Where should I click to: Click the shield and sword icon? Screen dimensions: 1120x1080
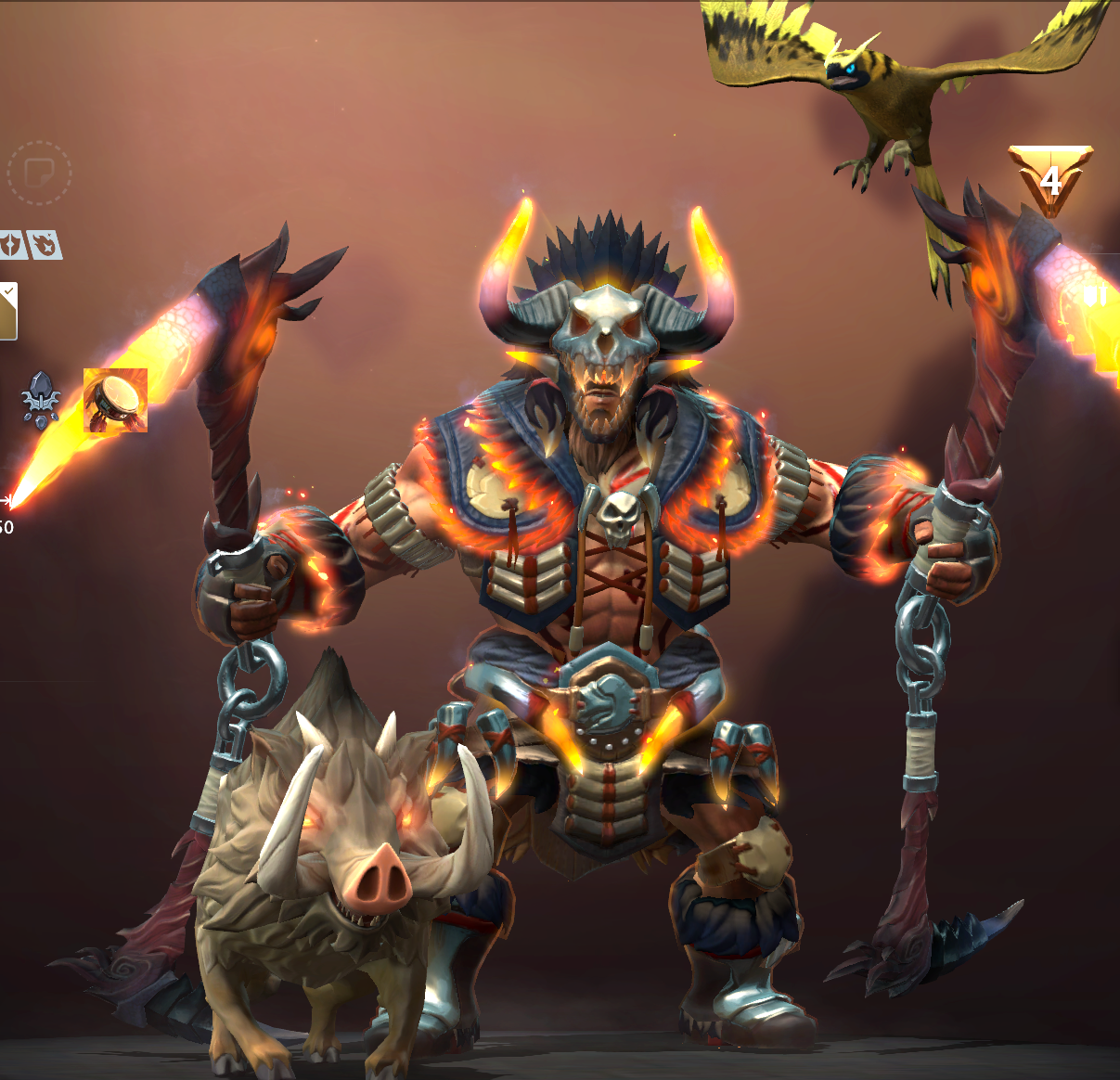pyautogui.click(x=1095, y=296)
